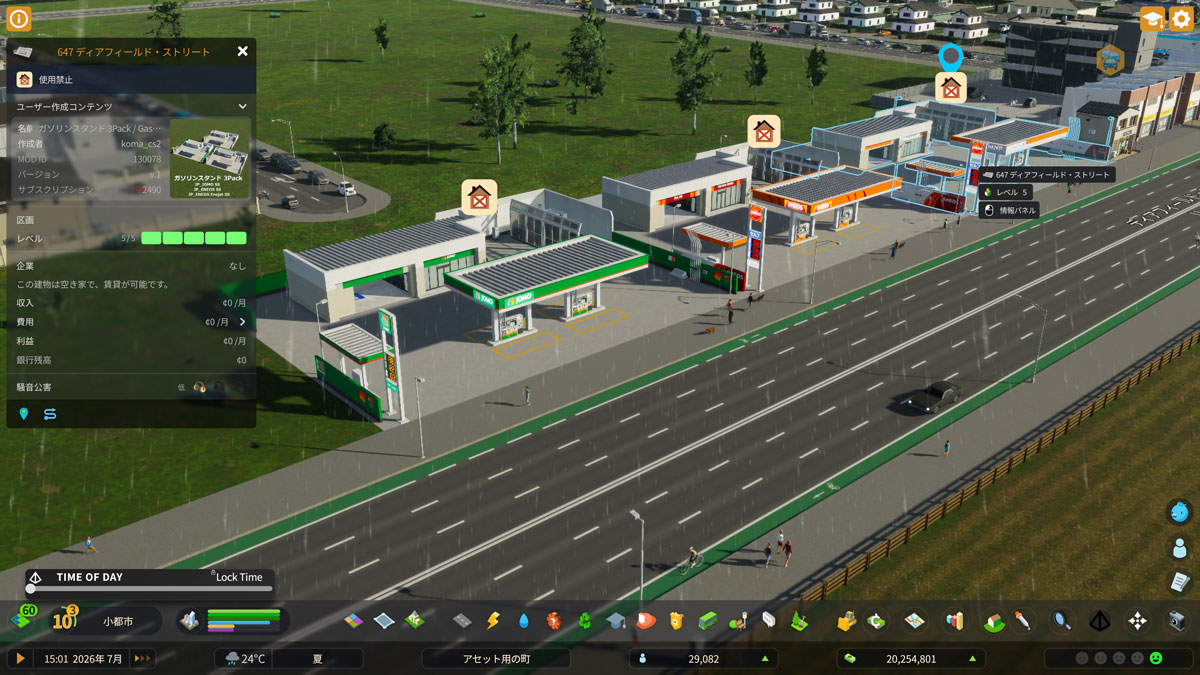Image resolution: width=1200 pixels, height=675 pixels.
Task: Collapse the user-created content section
Action: coord(242,106)
